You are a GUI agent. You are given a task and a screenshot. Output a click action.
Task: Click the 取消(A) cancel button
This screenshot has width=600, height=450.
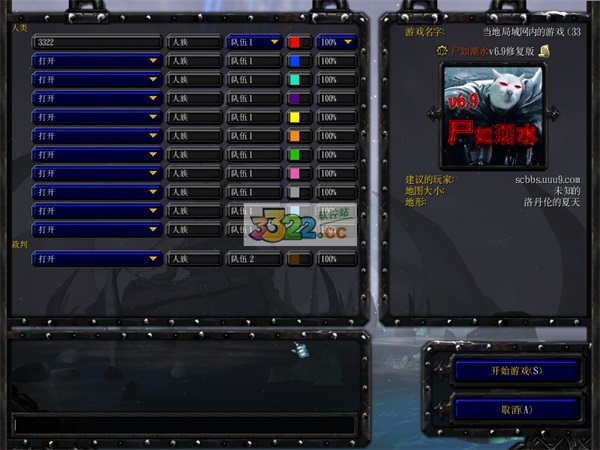tap(516, 409)
